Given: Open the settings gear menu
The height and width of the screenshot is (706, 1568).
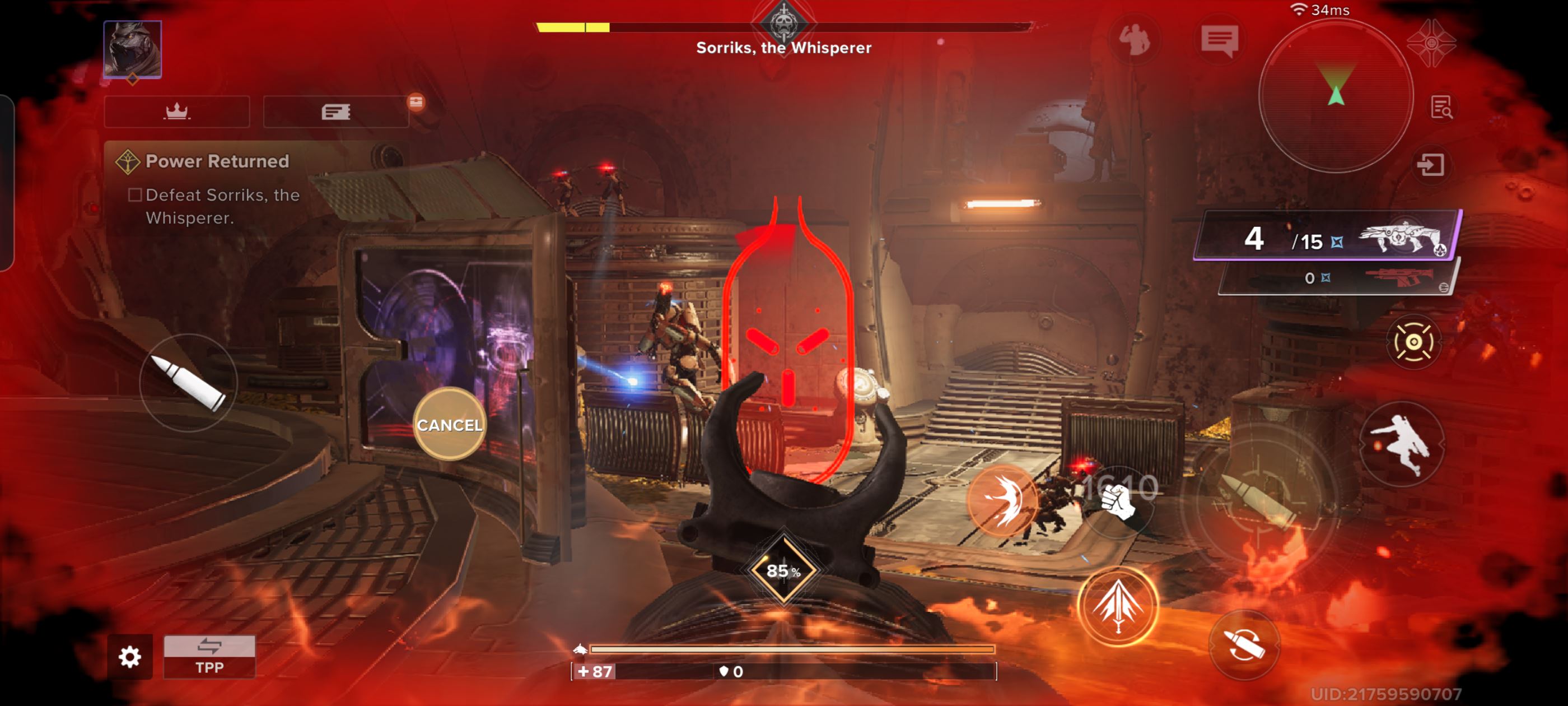Looking at the screenshot, I should [130, 656].
